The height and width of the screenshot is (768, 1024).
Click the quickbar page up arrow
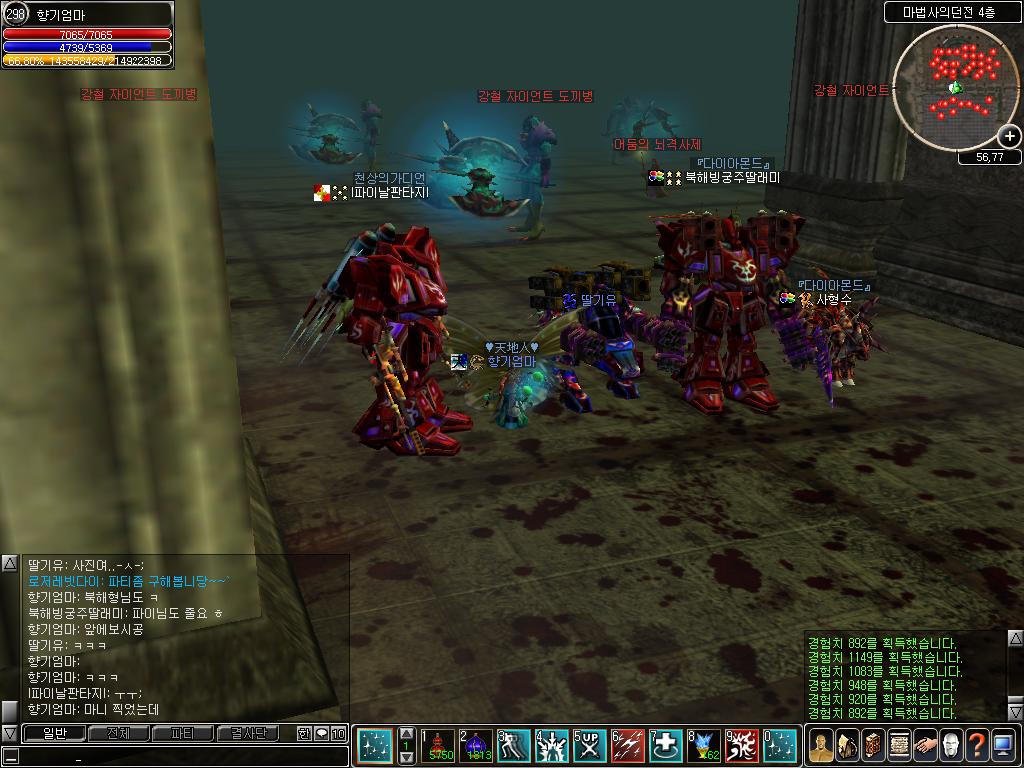click(x=407, y=733)
